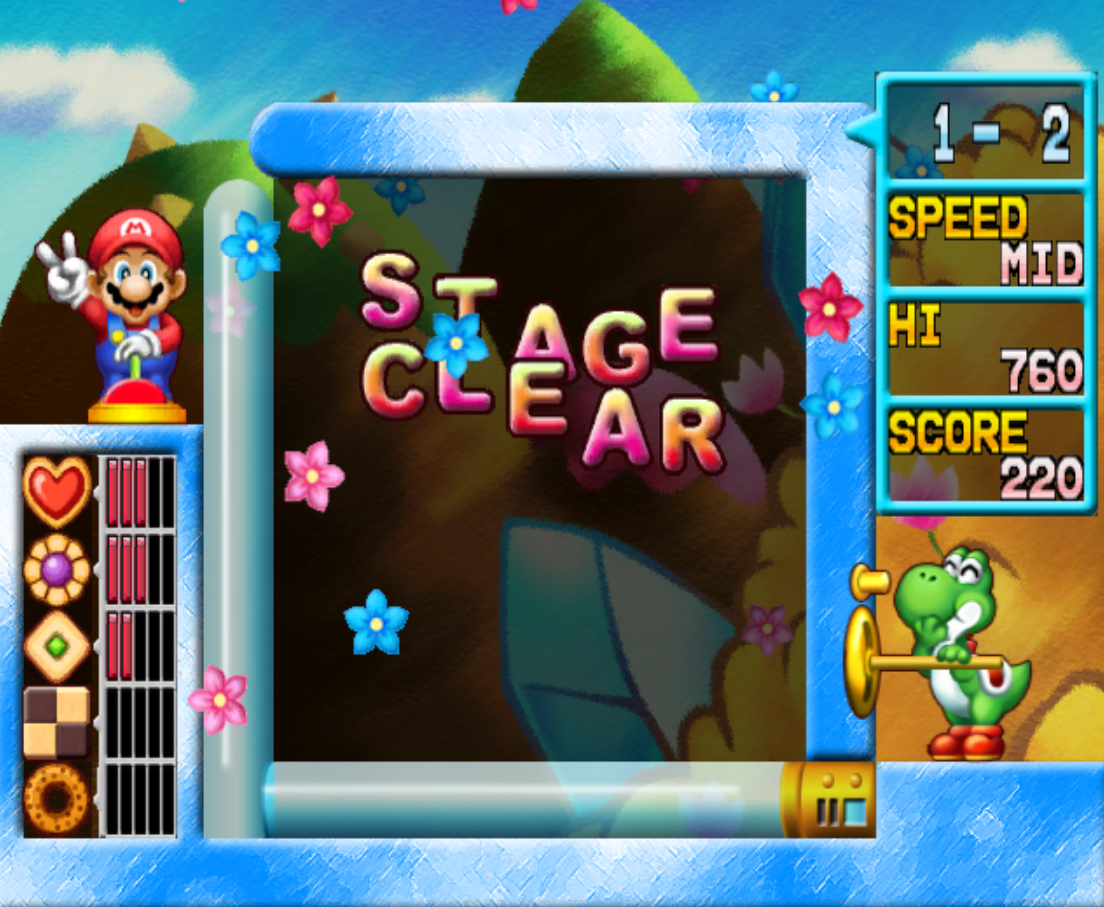Click the brown donut cookie icon

pos(56,799)
